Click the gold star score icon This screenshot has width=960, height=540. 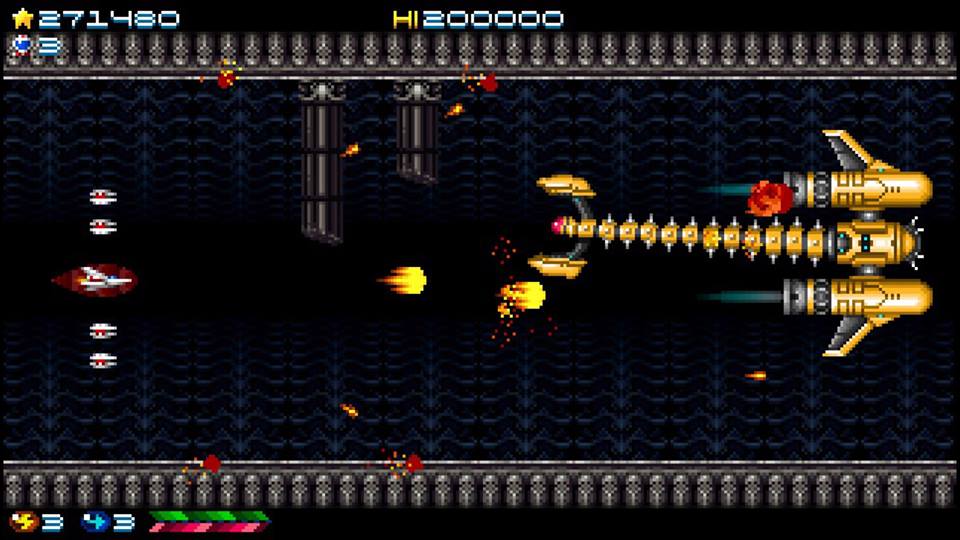(22, 18)
